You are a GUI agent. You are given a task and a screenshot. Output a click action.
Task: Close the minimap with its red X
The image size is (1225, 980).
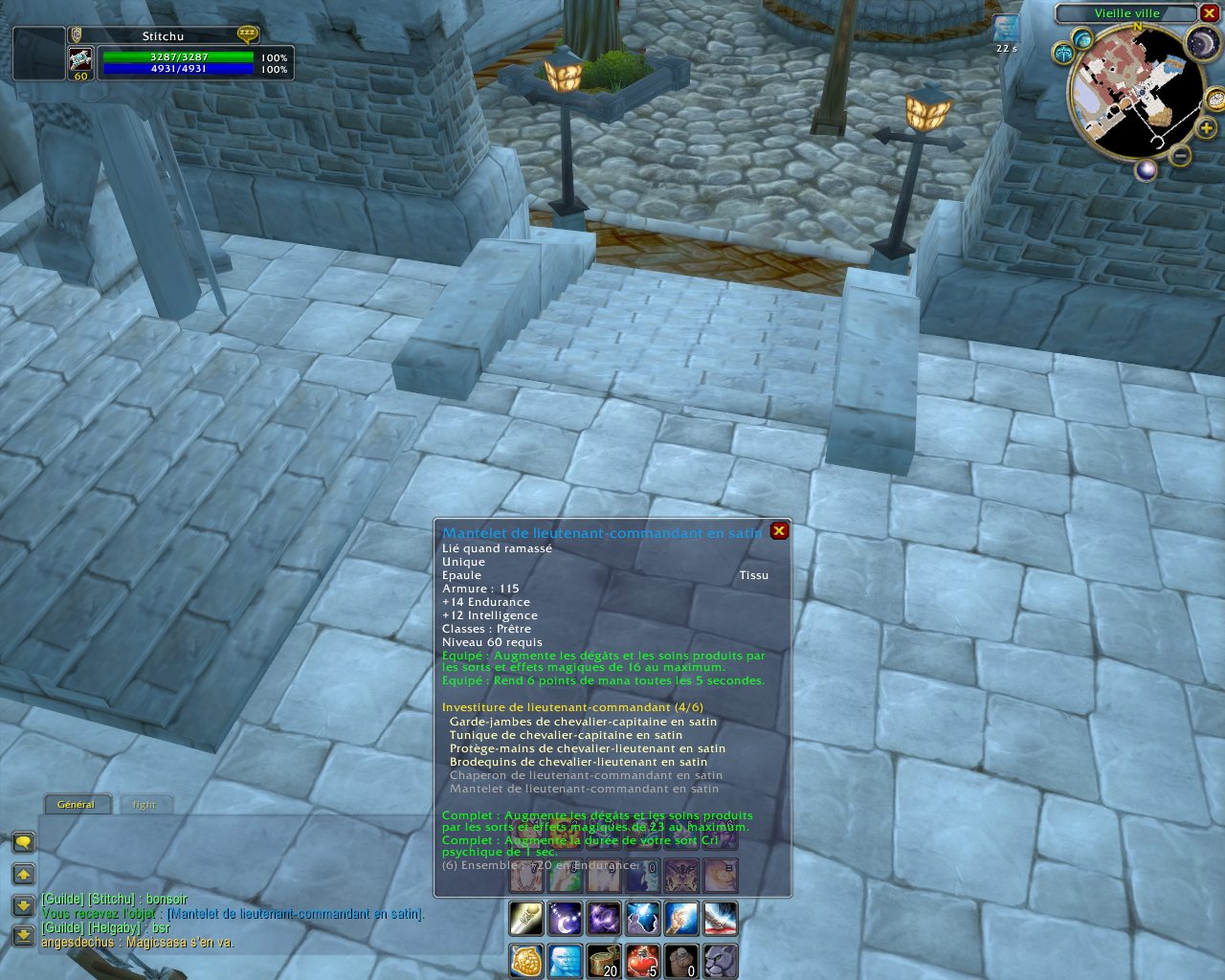(x=1209, y=13)
